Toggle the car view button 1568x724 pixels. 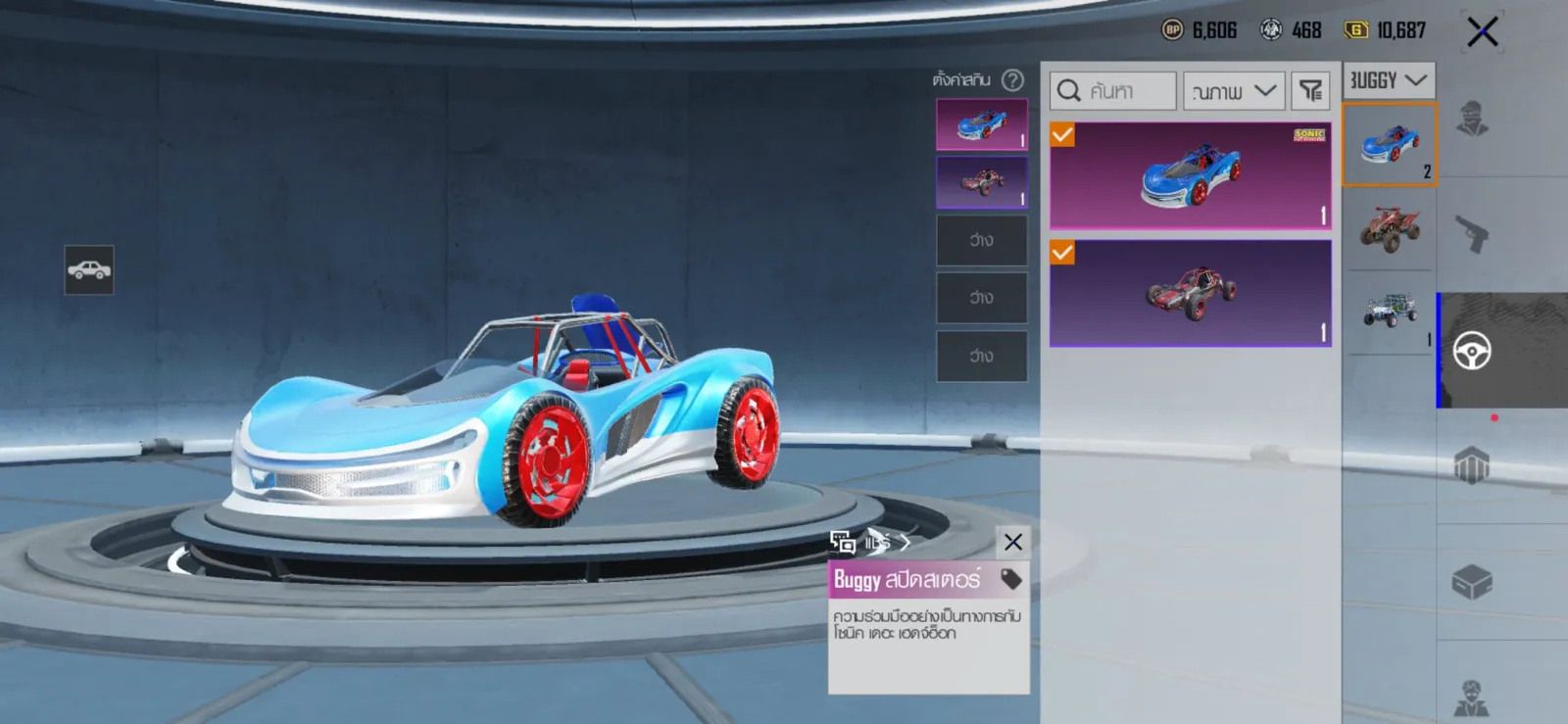pyautogui.click(x=89, y=269)
